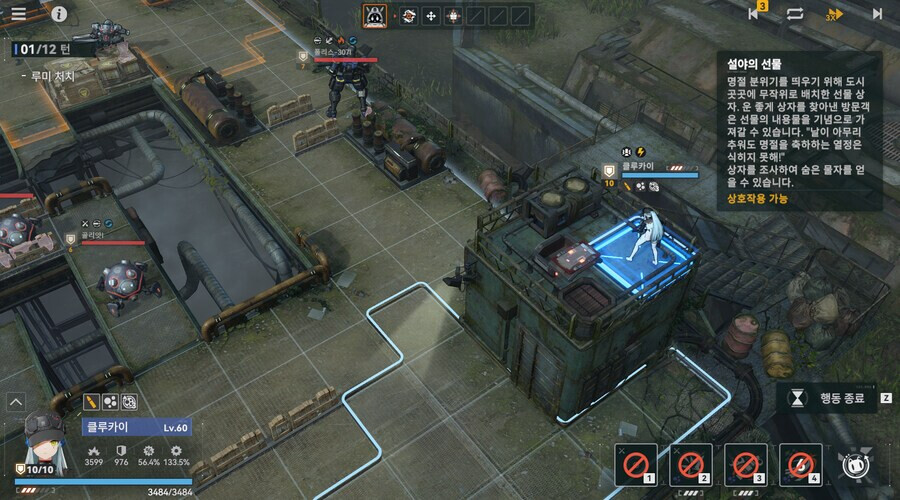Select skill slot number 1
The height and width of the screenshot is (500, 900).
coord(636,464)
